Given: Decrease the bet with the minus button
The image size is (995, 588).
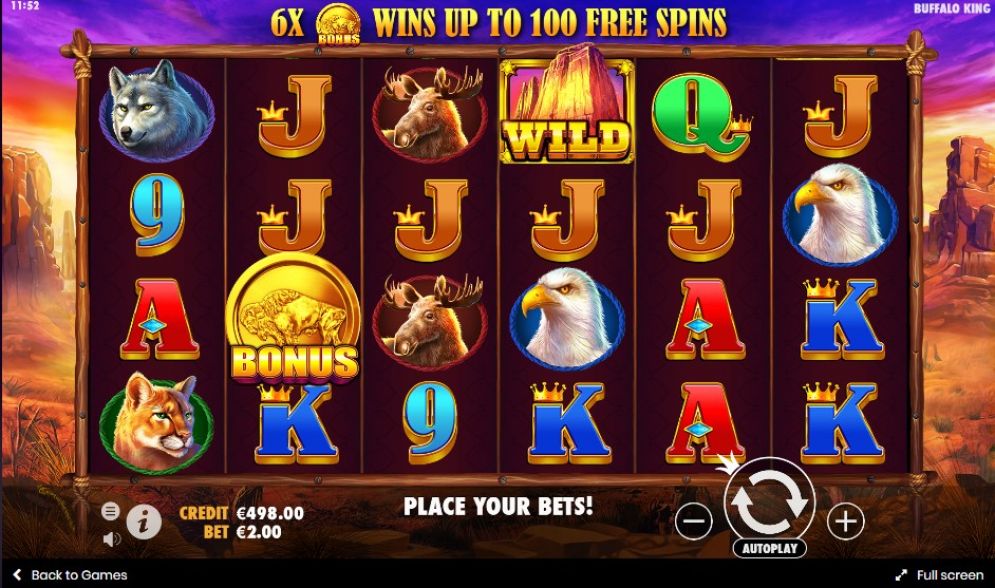Looking at the screenshot, I should [x=693, y=520].
